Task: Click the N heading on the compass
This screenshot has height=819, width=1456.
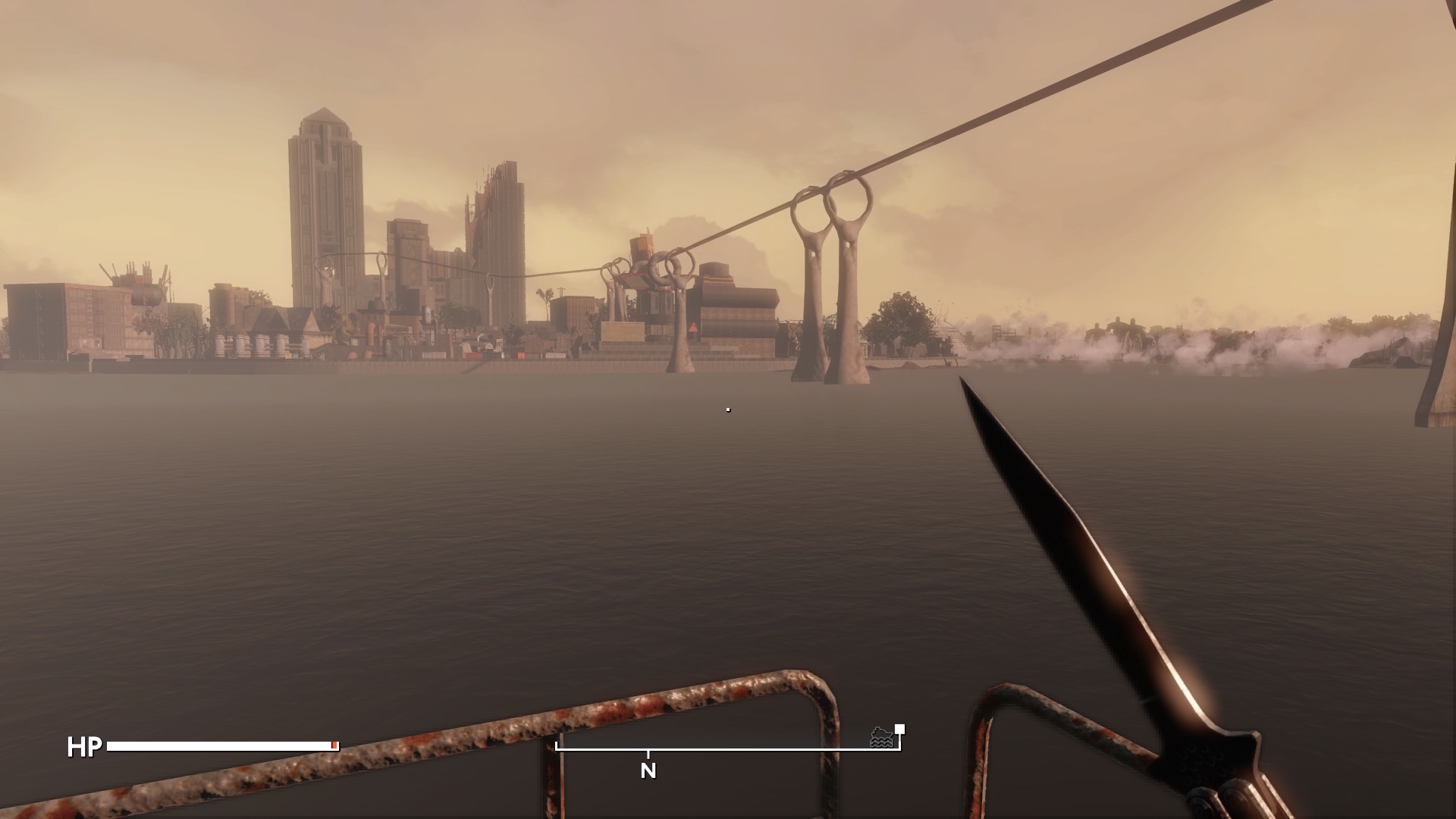Action: 648,771
